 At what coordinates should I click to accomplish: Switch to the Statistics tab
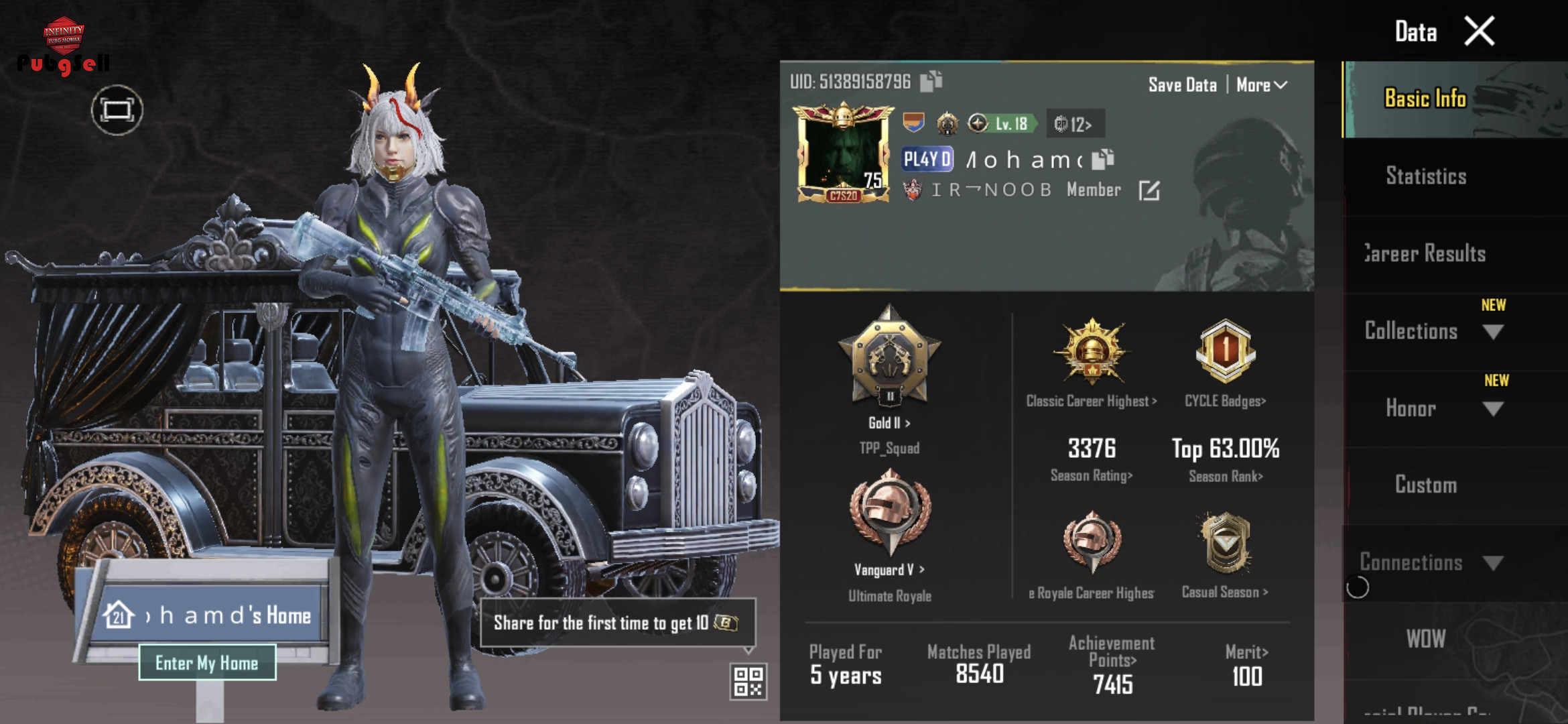pos(1426,176)
